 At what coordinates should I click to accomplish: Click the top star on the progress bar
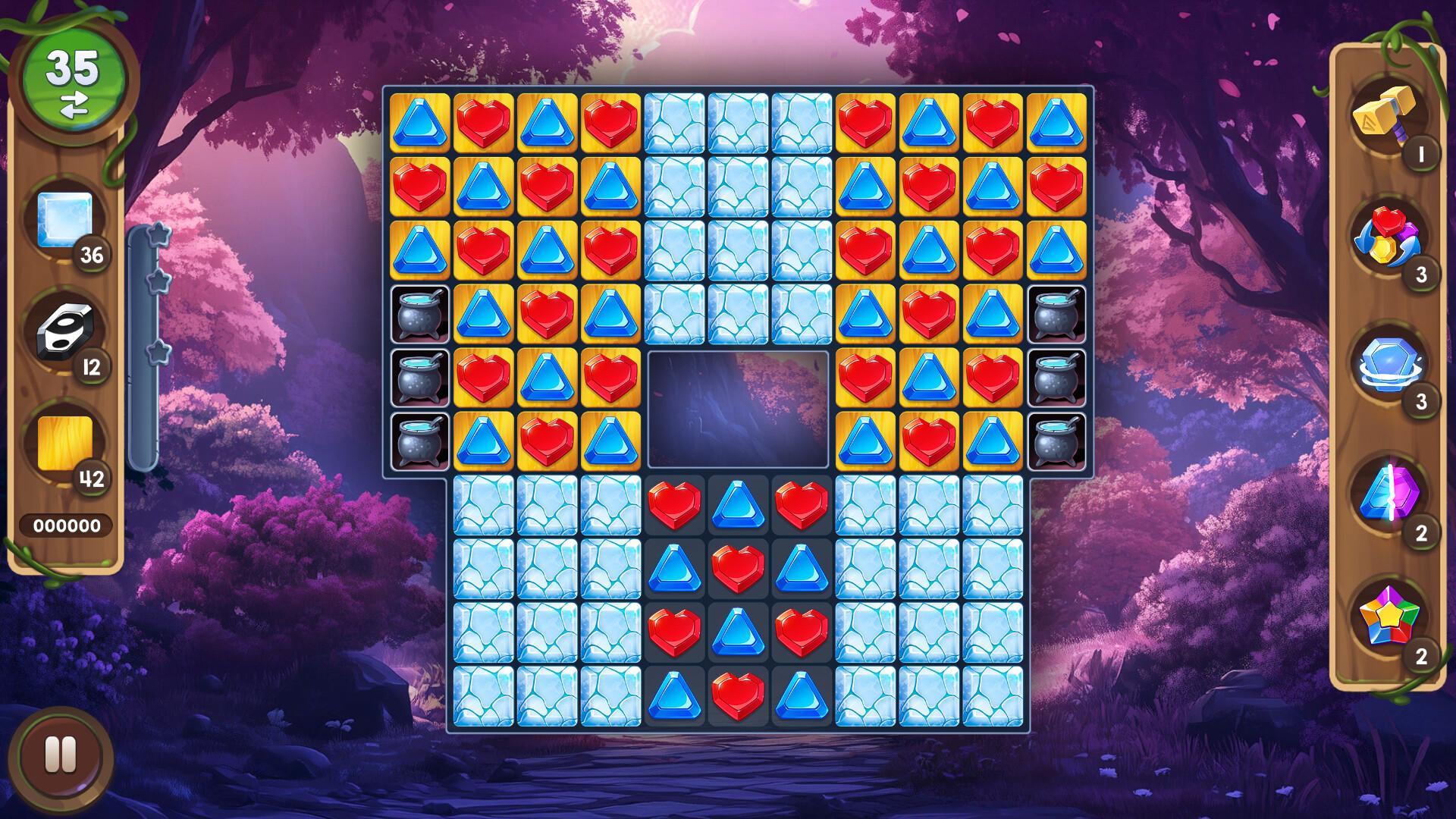click(x=158, y=235)
